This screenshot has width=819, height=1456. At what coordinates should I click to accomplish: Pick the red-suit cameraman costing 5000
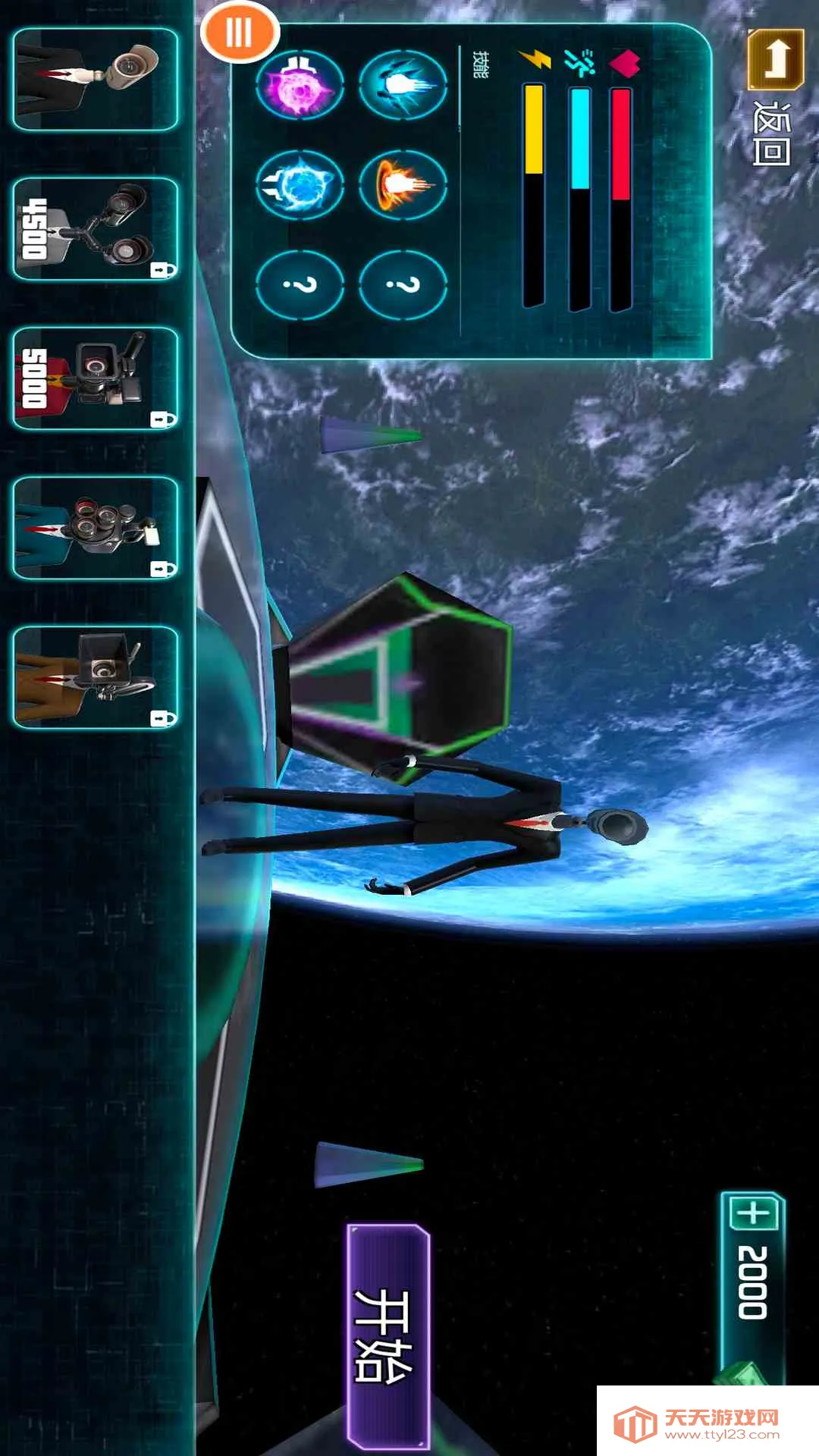pos(96,378)
